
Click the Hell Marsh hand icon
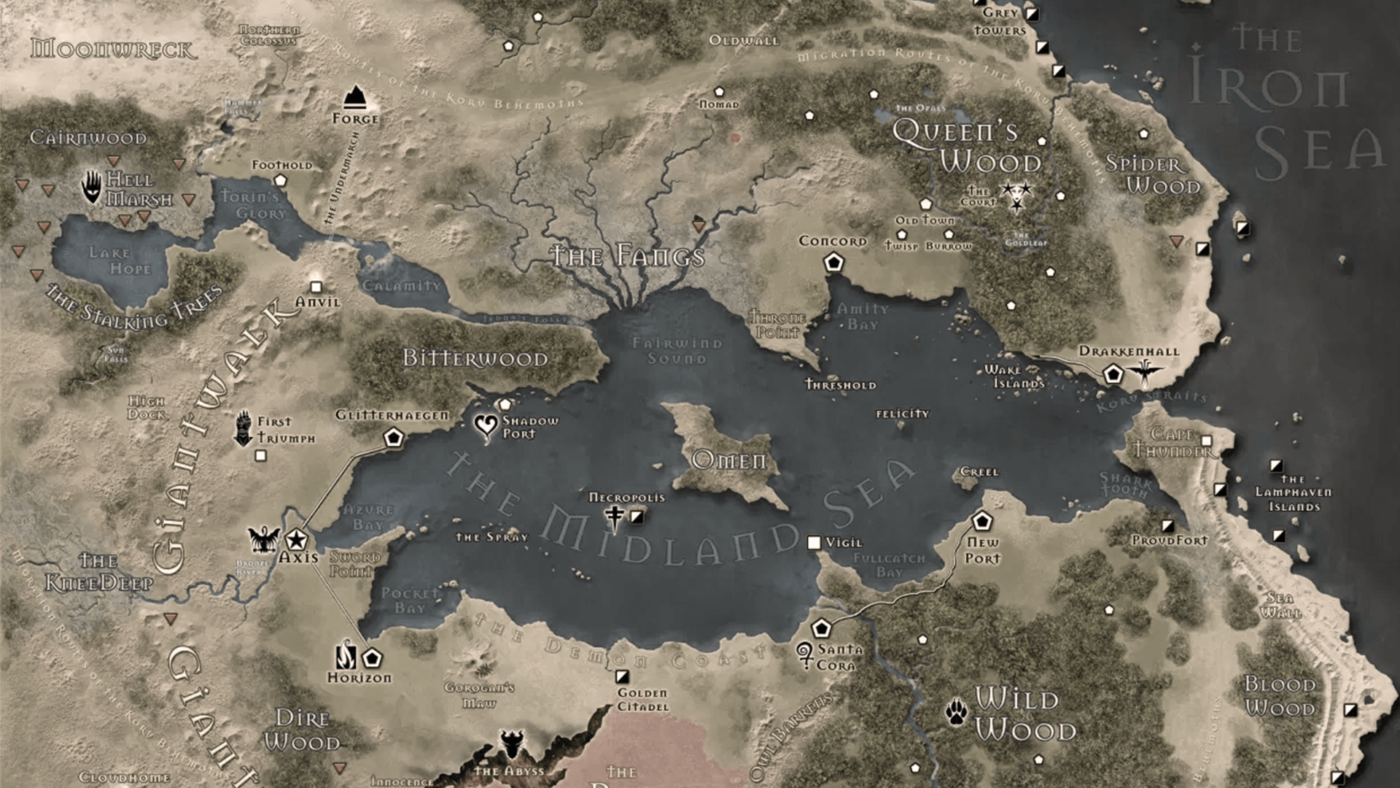coord(92,186)
